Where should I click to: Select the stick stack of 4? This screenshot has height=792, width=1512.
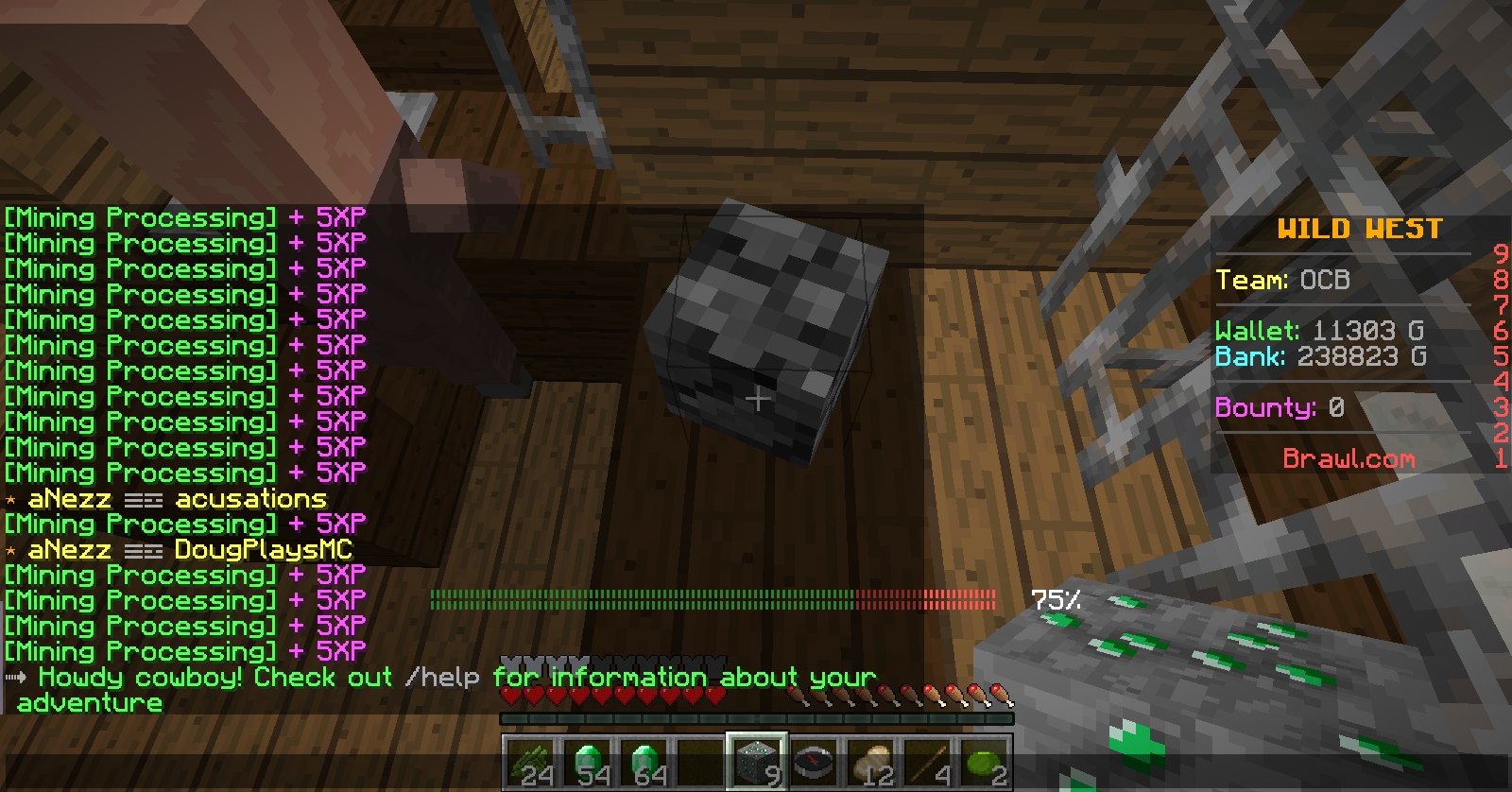(x=926, y=762)
